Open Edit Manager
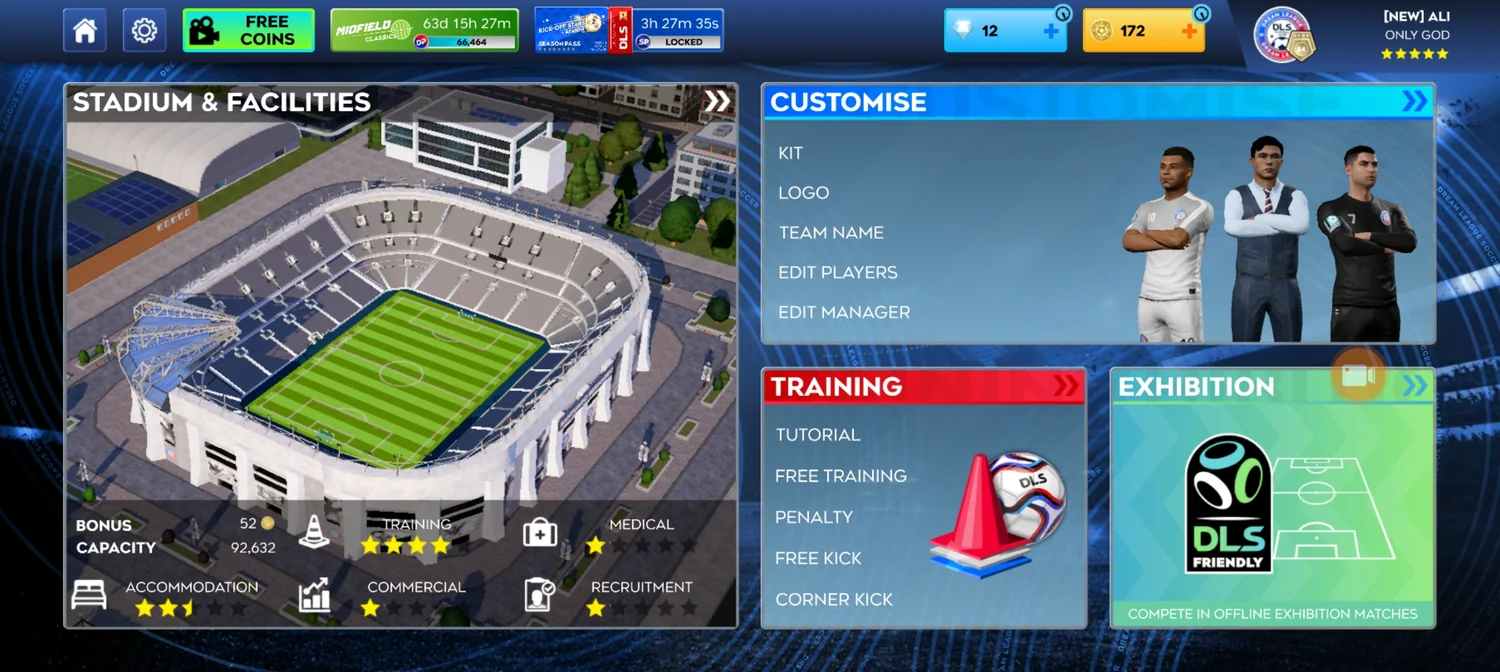This screenshot has height=672, width=1500. tap(844, 312)
